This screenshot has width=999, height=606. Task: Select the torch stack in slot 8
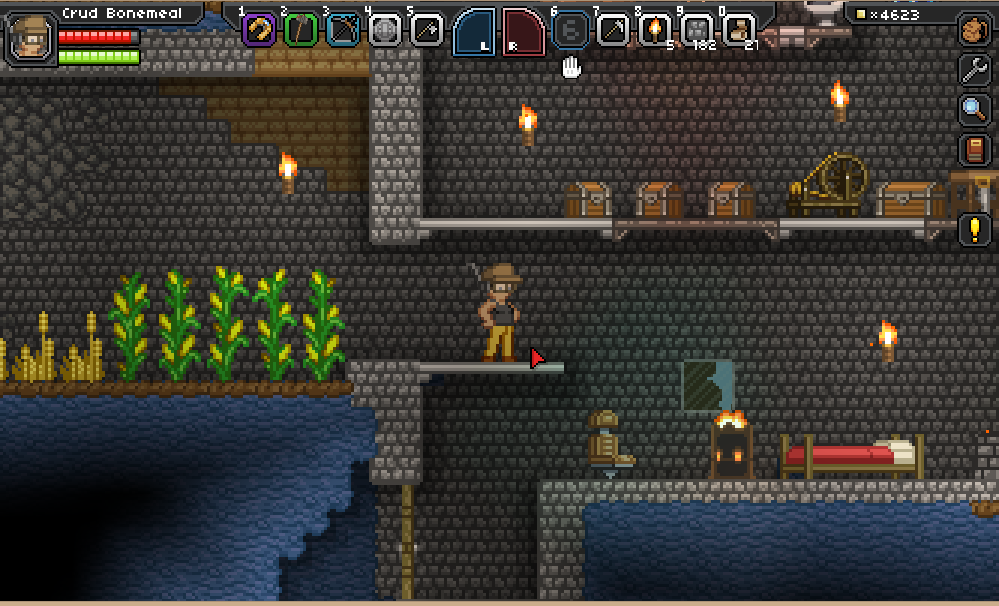pos(655,30)
